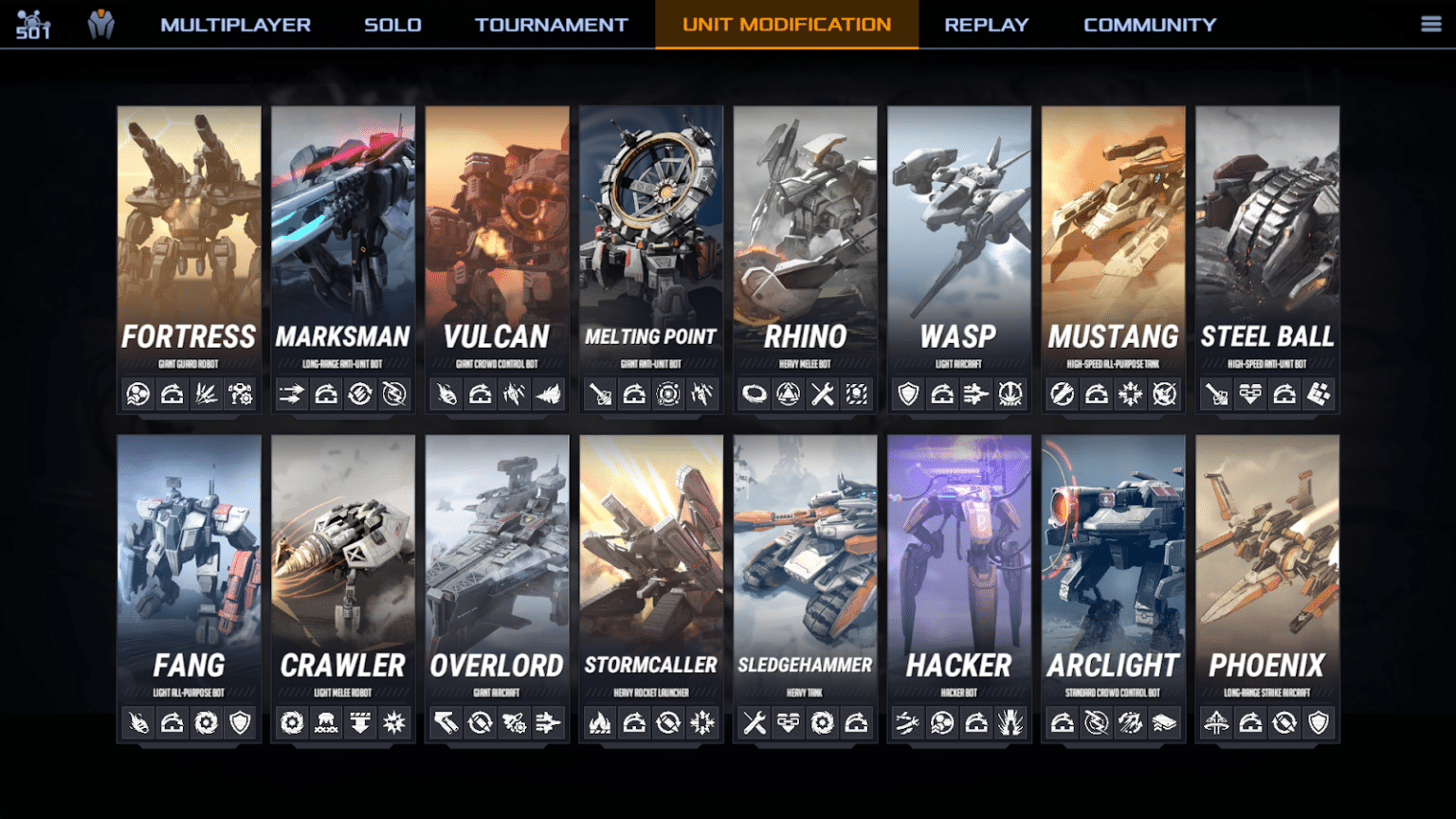Open the Solo tab

coord(392,25)
